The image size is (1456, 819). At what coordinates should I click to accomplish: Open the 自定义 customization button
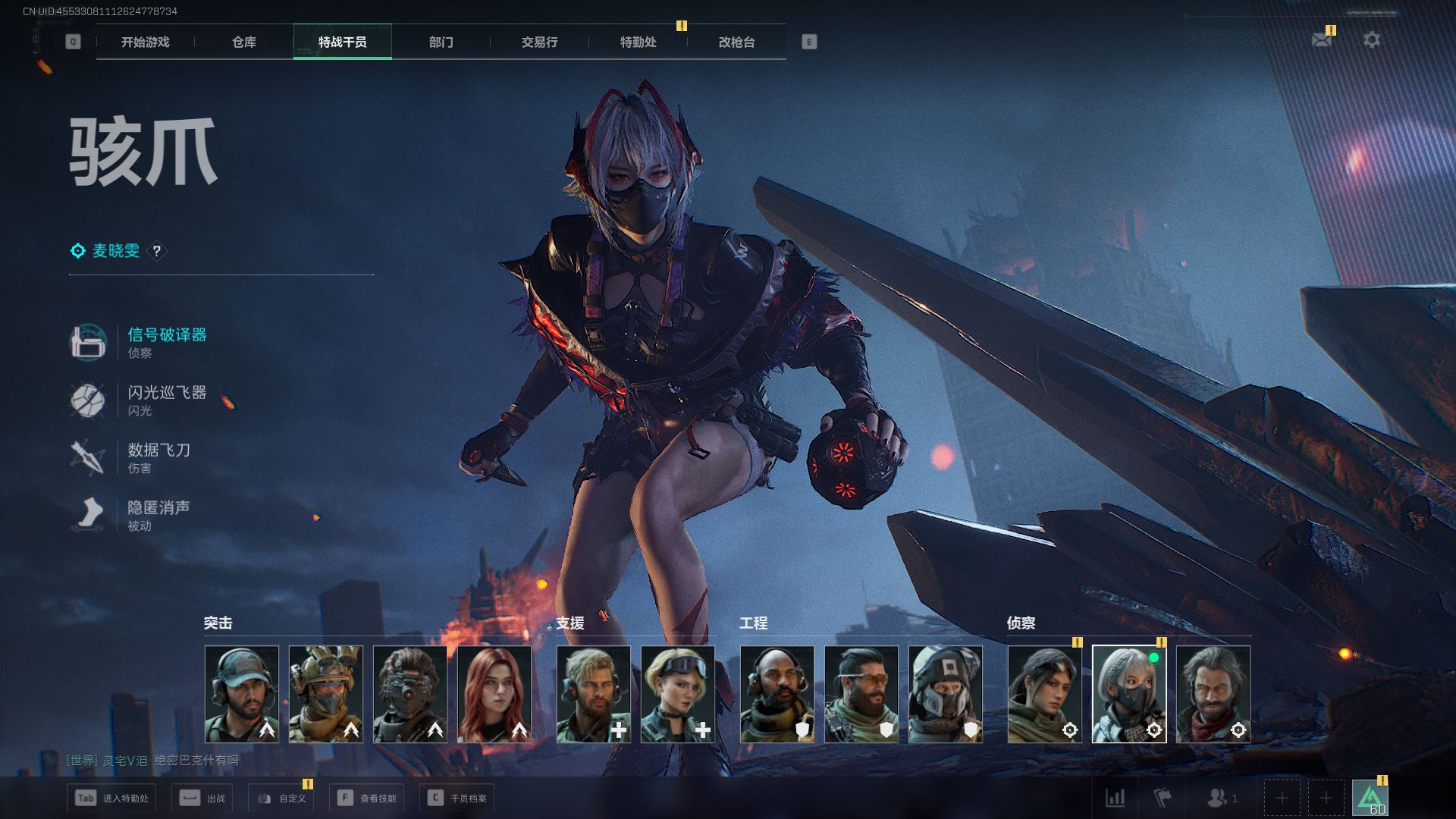tap(281, 798)
